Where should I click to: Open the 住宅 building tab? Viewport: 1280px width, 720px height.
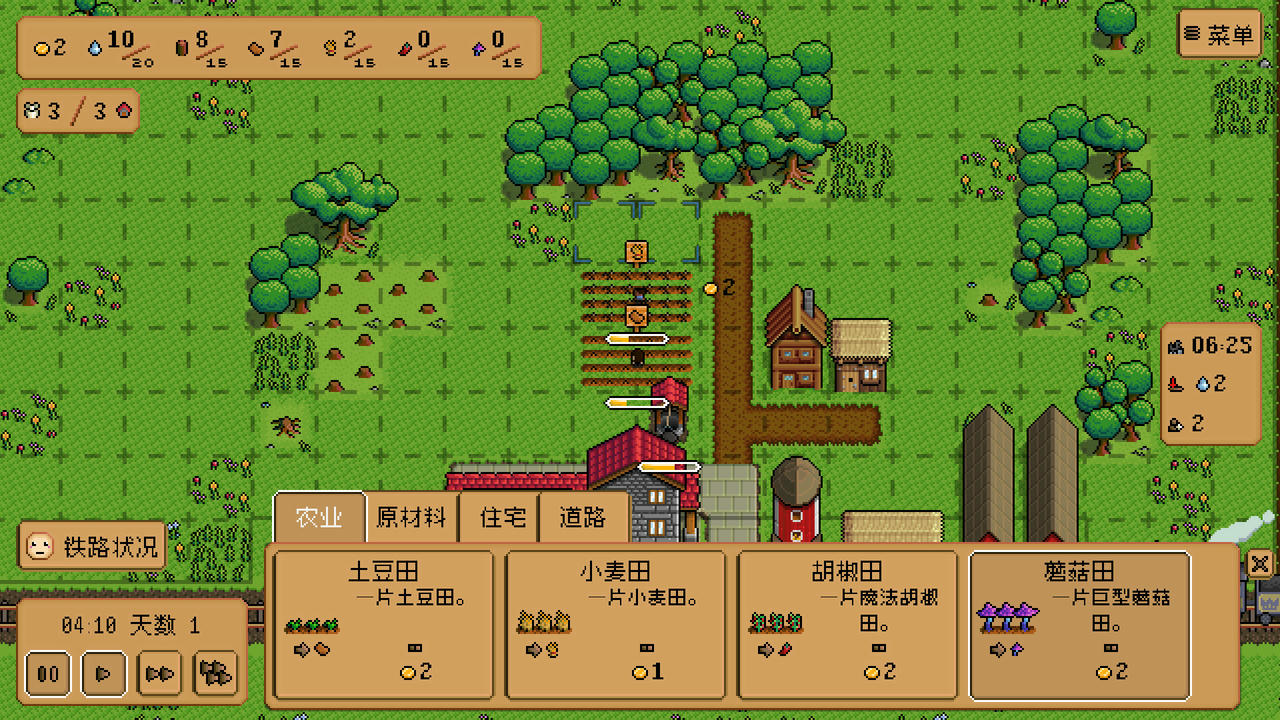pyautogui.click(x=498, y=517)
